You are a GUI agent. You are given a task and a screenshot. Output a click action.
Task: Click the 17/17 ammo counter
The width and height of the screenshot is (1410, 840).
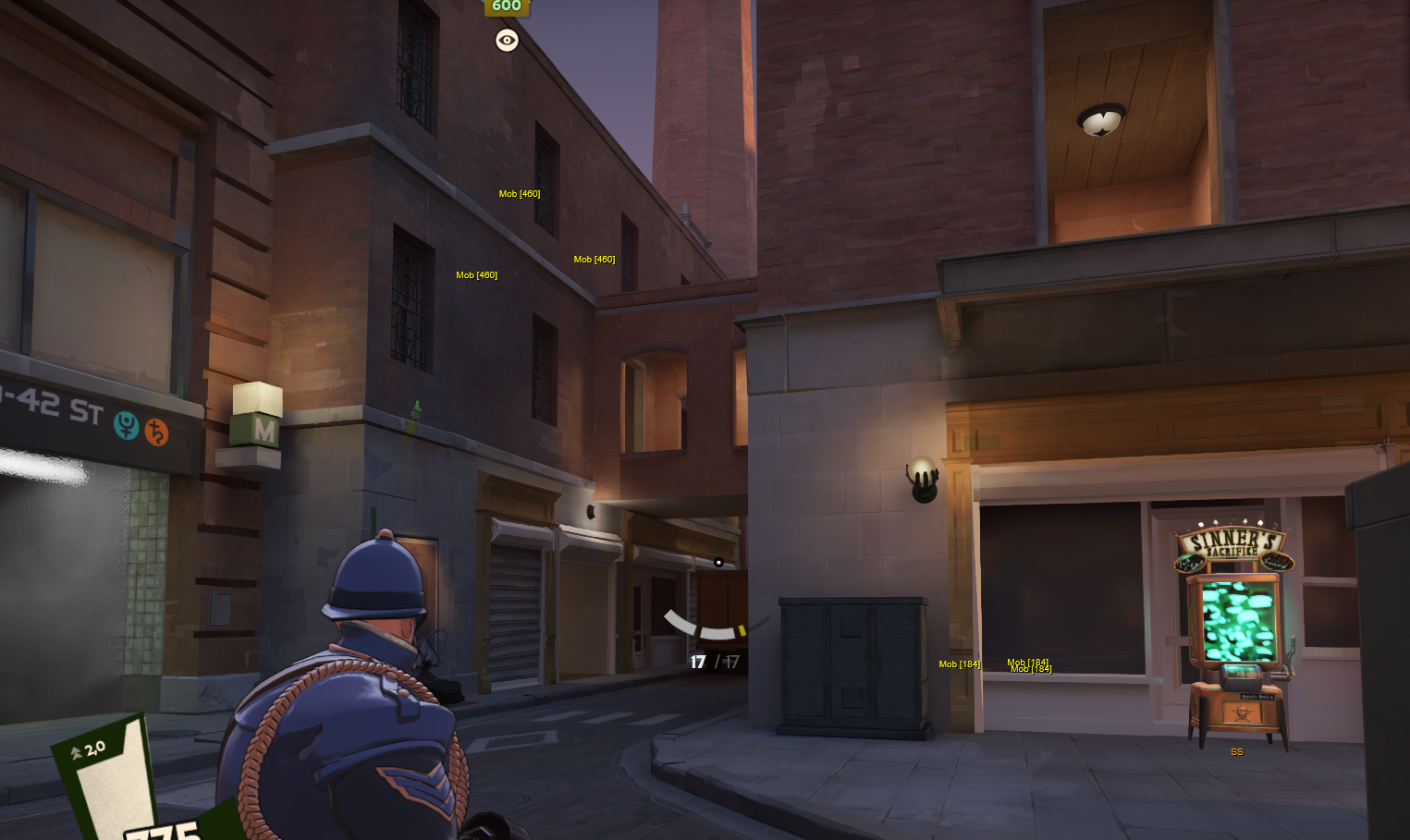pos(713,661)
